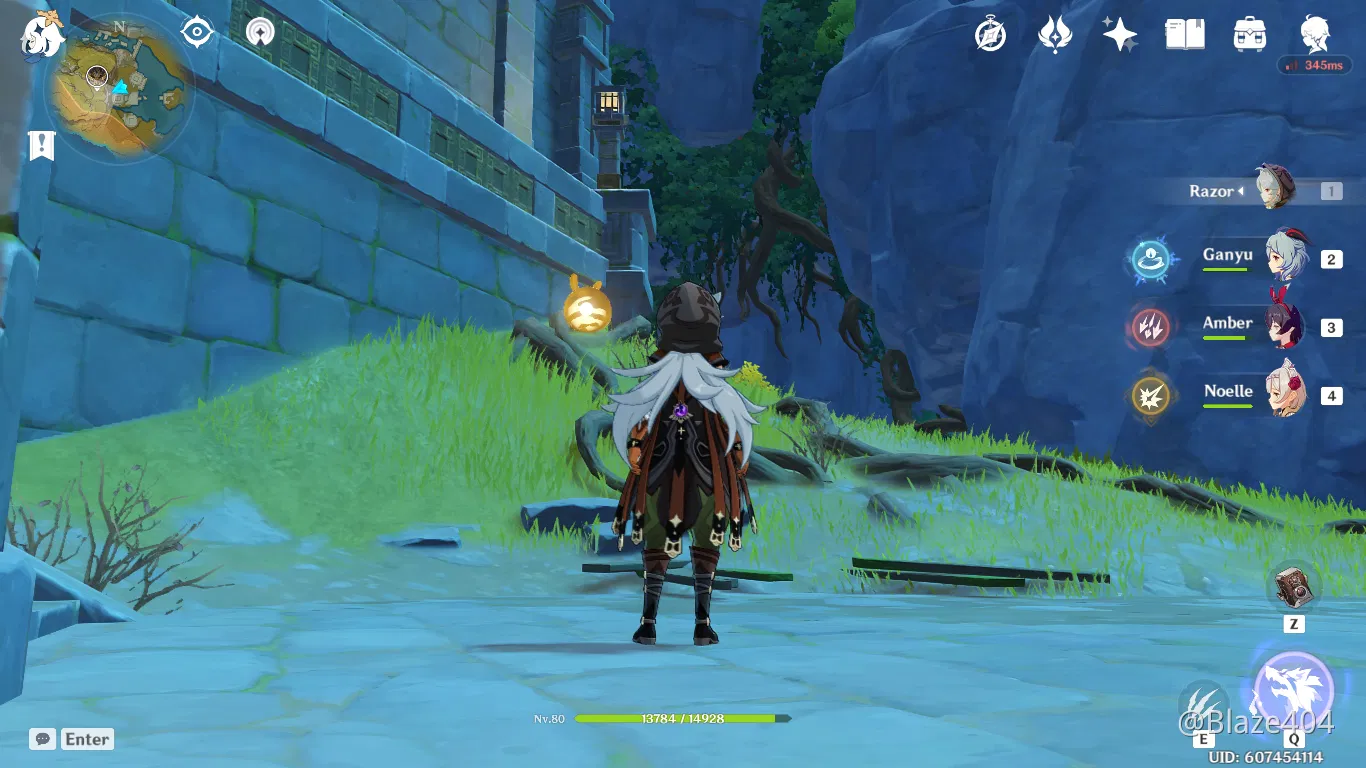Open the Battle Pass

click(x=1054, y=33)
